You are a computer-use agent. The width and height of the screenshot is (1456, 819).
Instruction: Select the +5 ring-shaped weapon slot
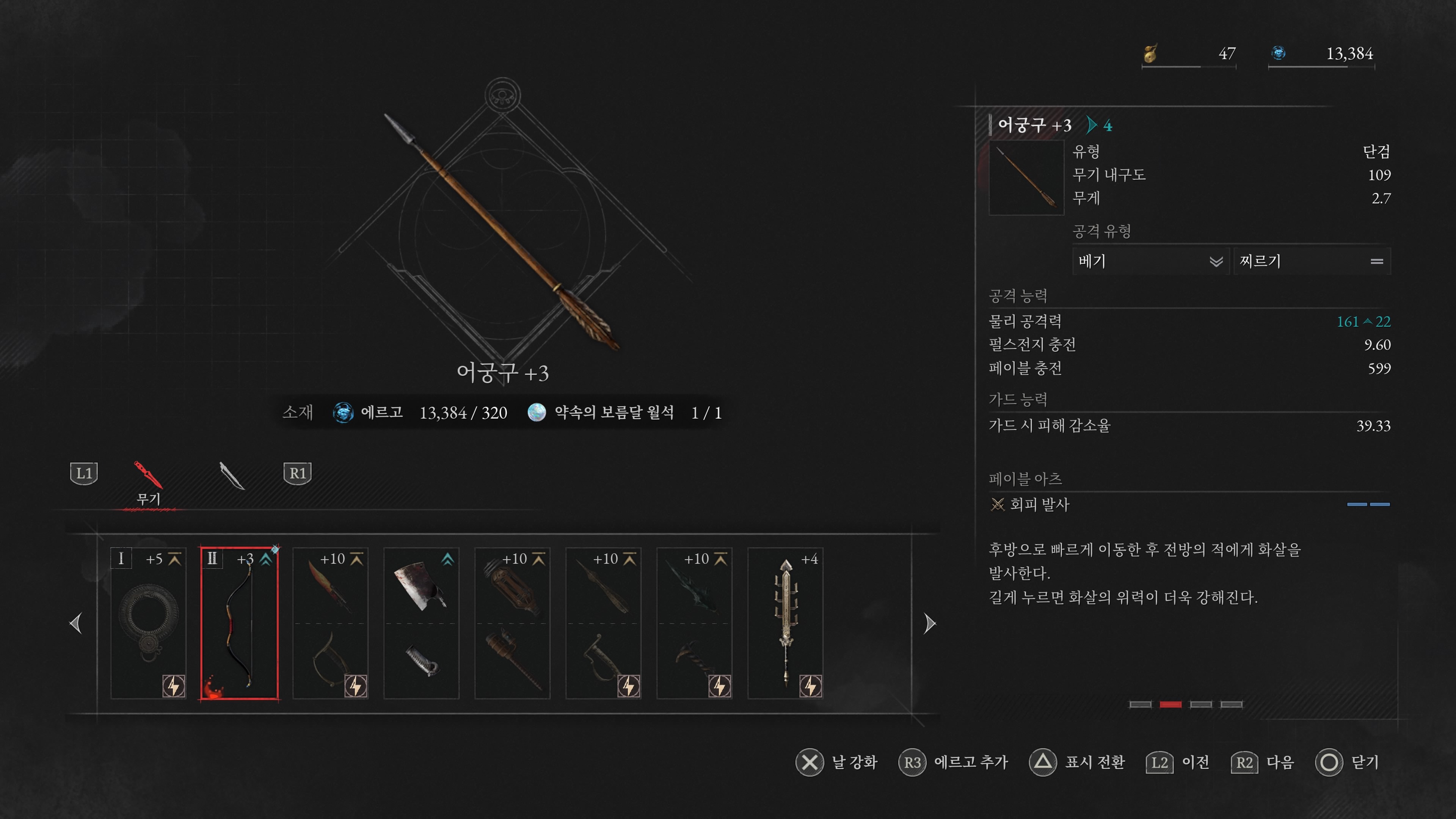(x=149, y=623)
